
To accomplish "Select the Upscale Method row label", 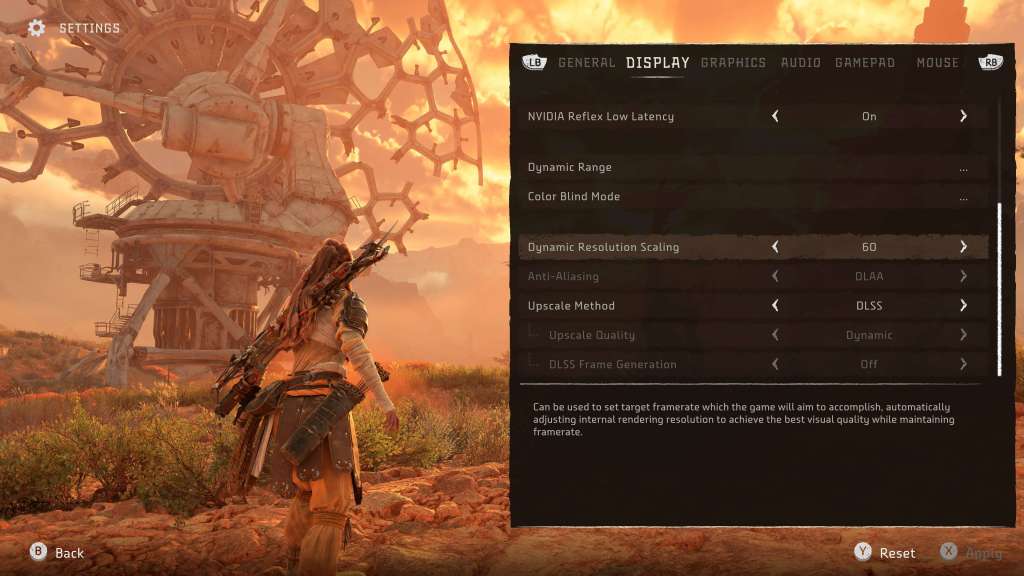I will (571, 306).
